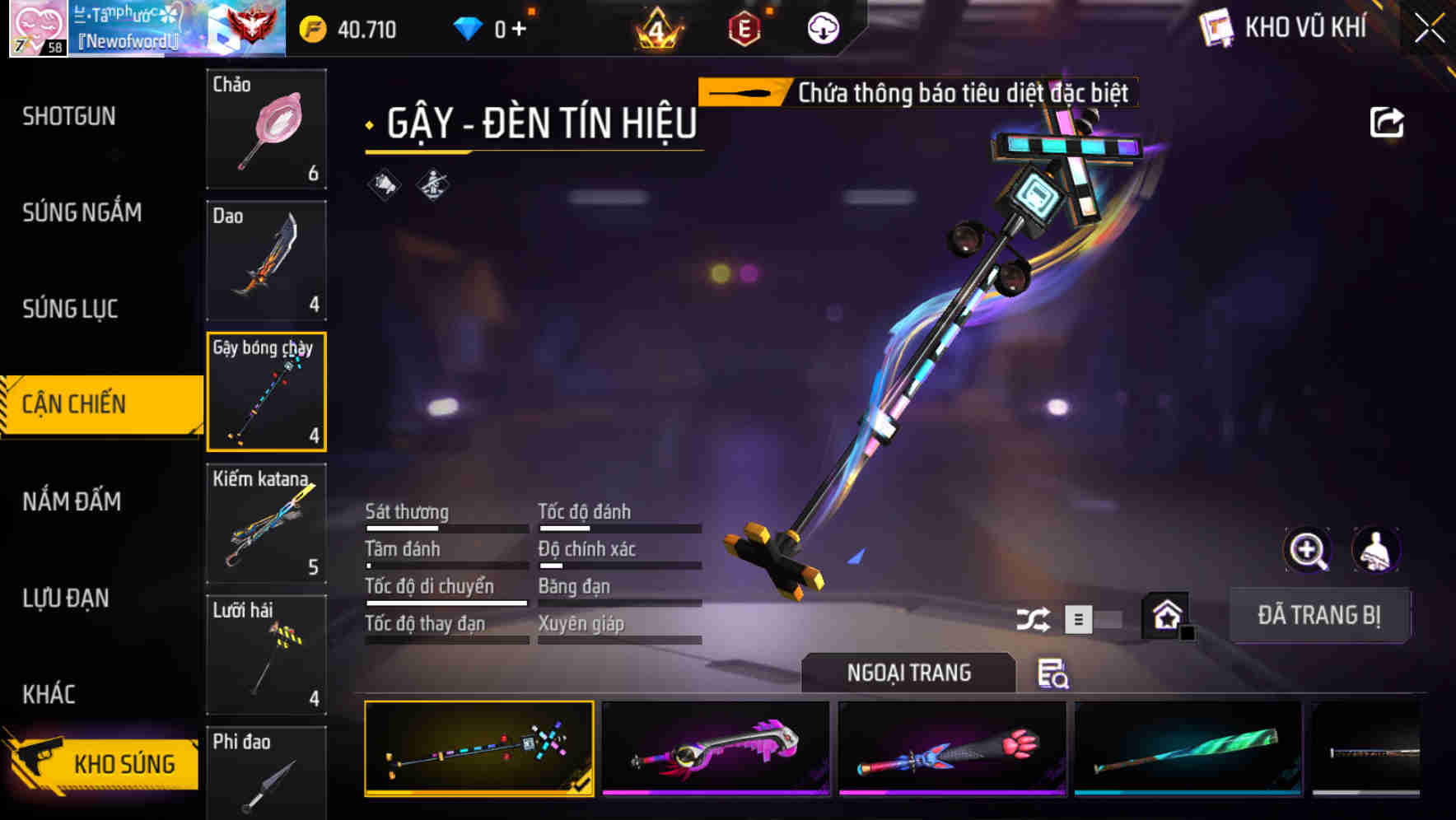Switch to the KHÁC category
The height and width of the screenshot is (820, 1456).
tap(49, 694)
